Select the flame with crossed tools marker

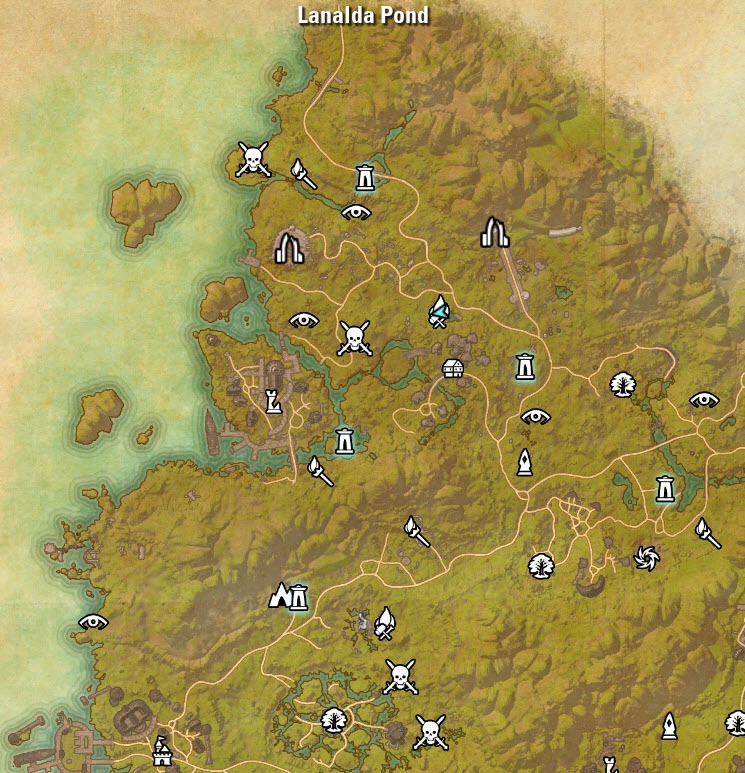385,624
